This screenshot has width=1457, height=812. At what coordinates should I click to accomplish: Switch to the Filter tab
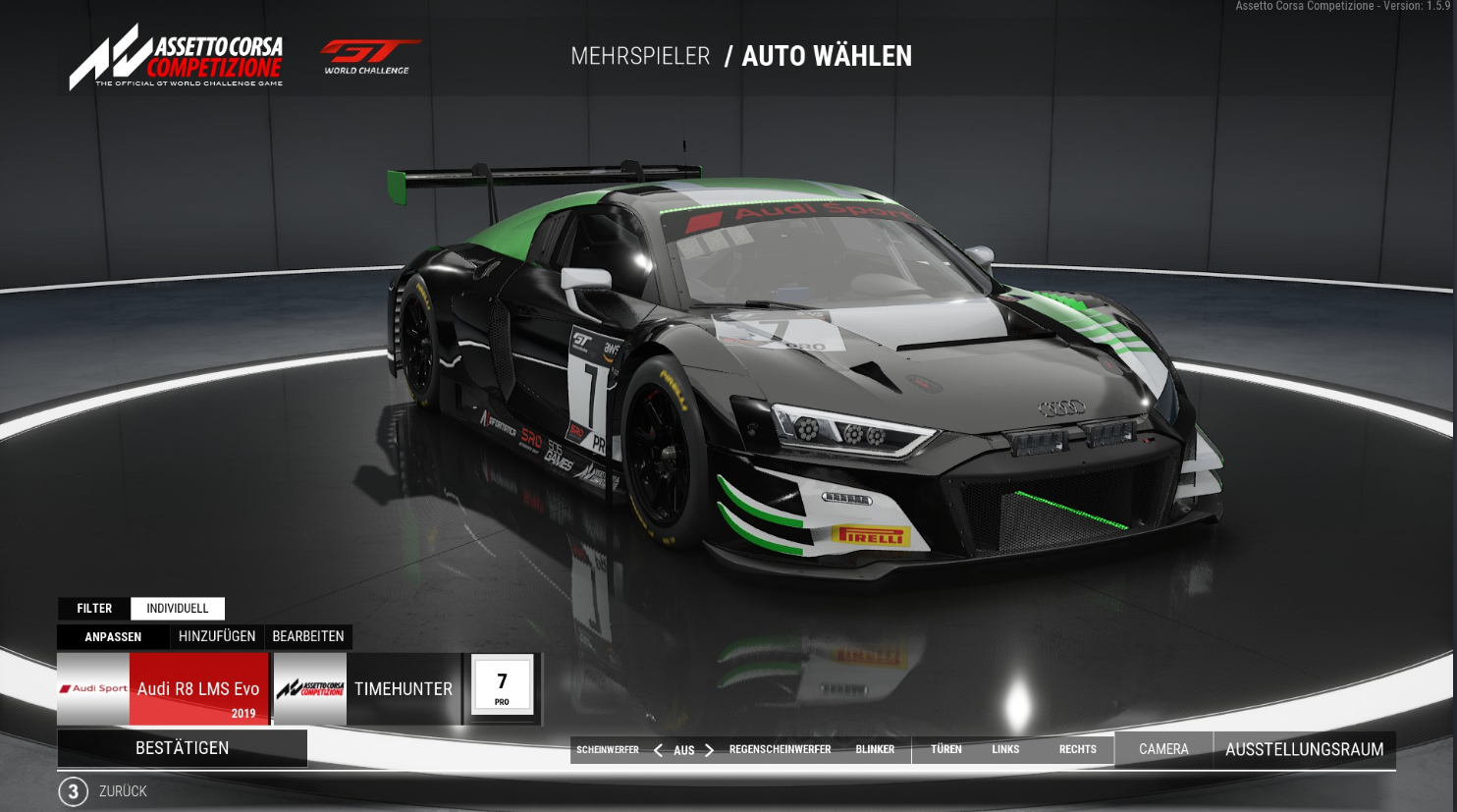tap(94, 609)
